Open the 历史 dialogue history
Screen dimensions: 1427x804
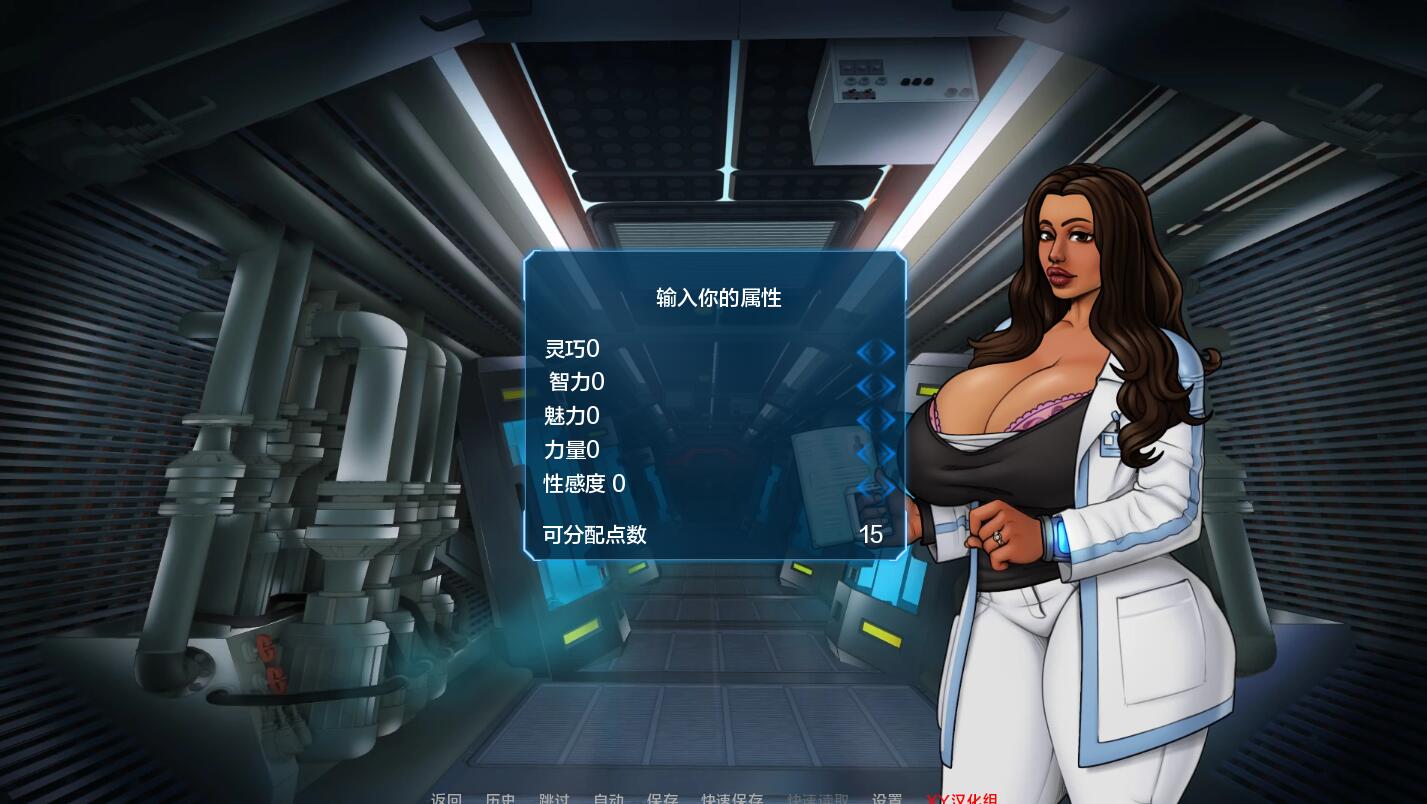(x=501, y=797)
